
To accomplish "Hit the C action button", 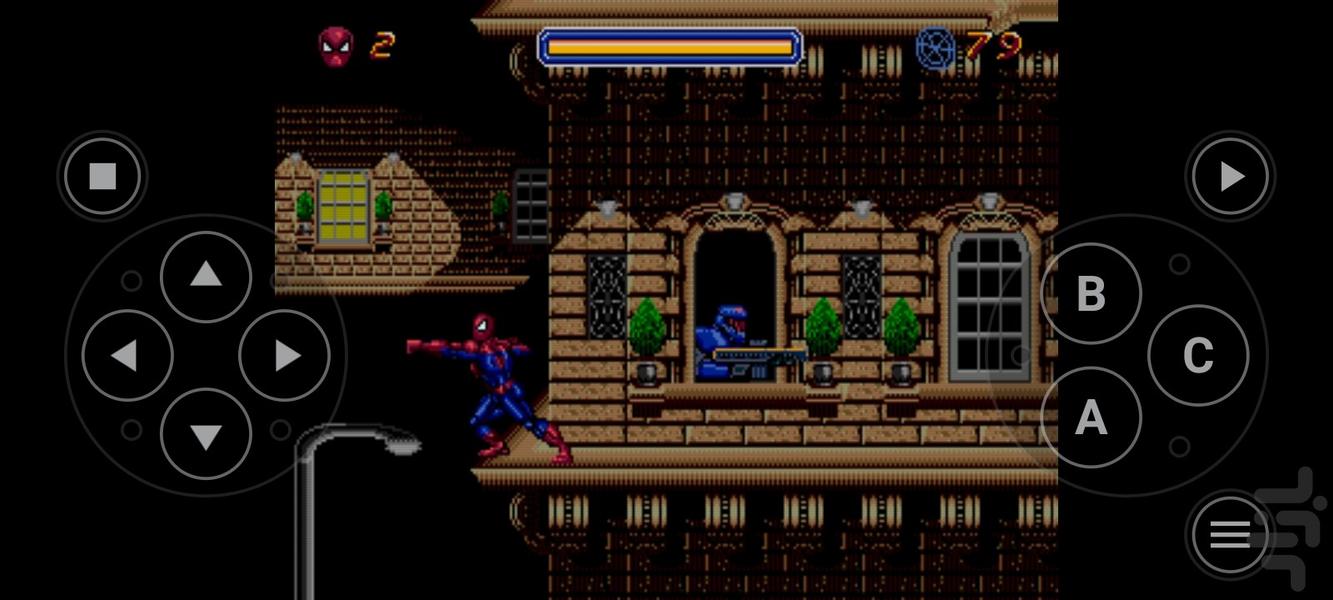I will [x=1198, y=355].
